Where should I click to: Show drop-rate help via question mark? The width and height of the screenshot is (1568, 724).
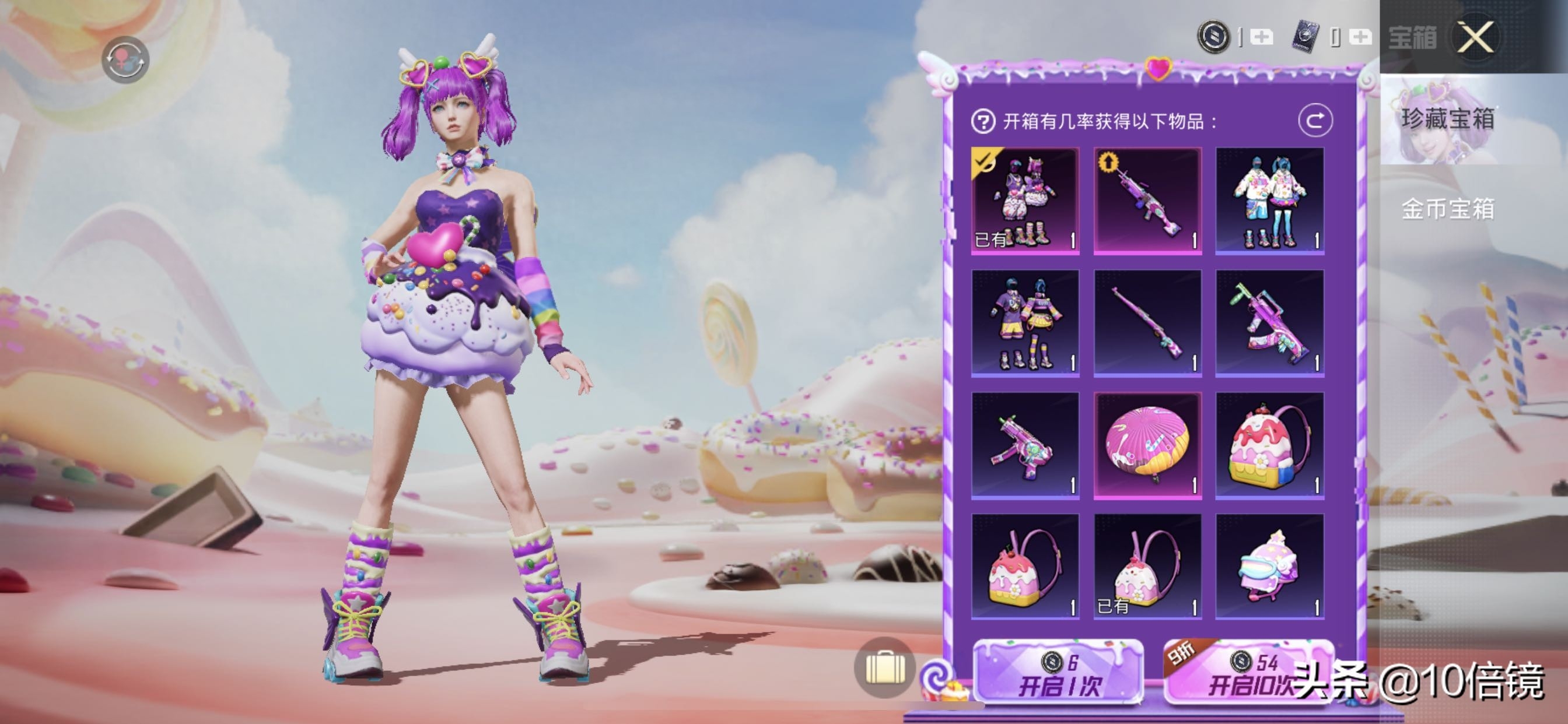pos(982,122)
